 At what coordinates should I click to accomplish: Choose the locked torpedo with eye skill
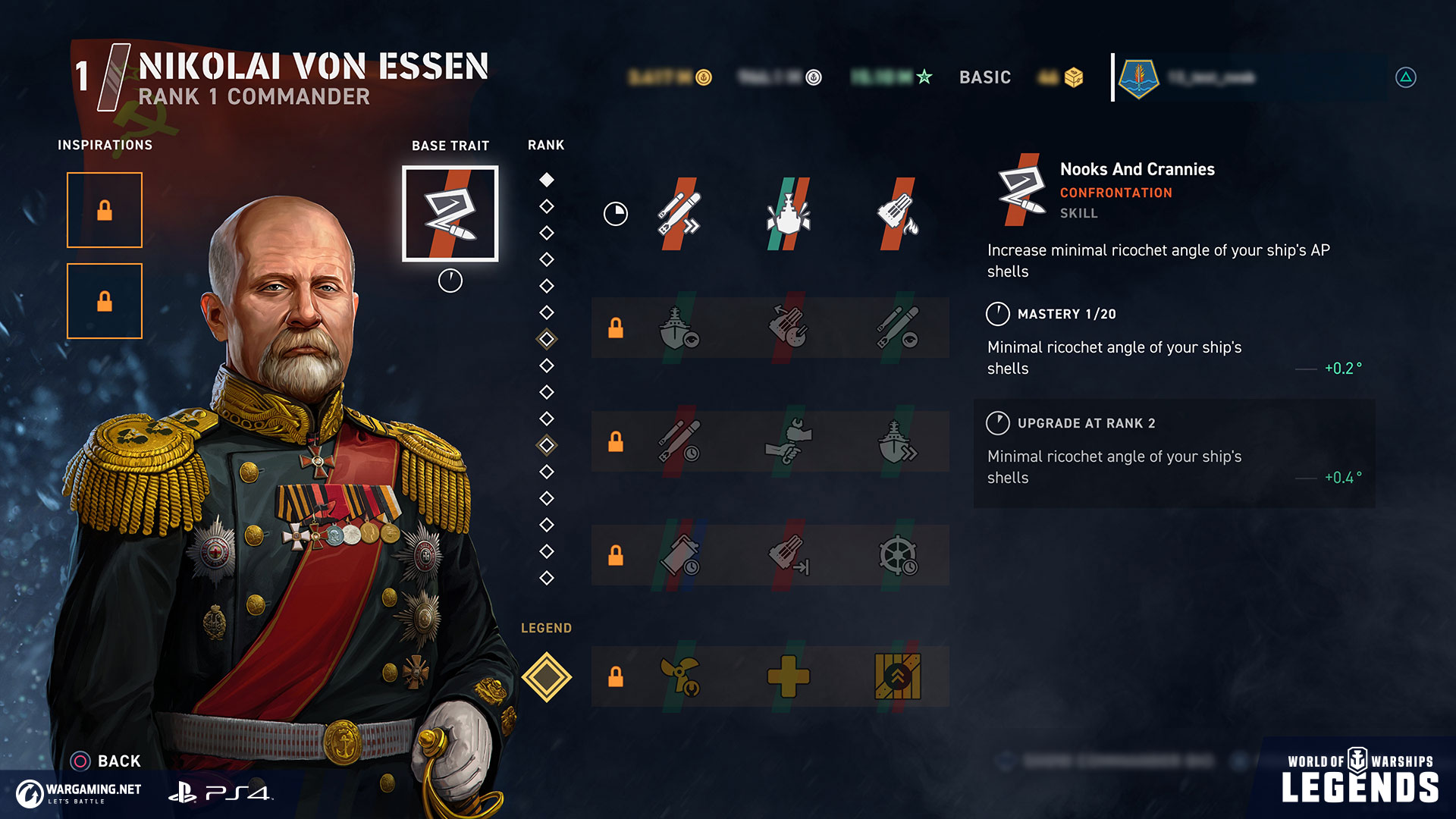pos(897,328)
